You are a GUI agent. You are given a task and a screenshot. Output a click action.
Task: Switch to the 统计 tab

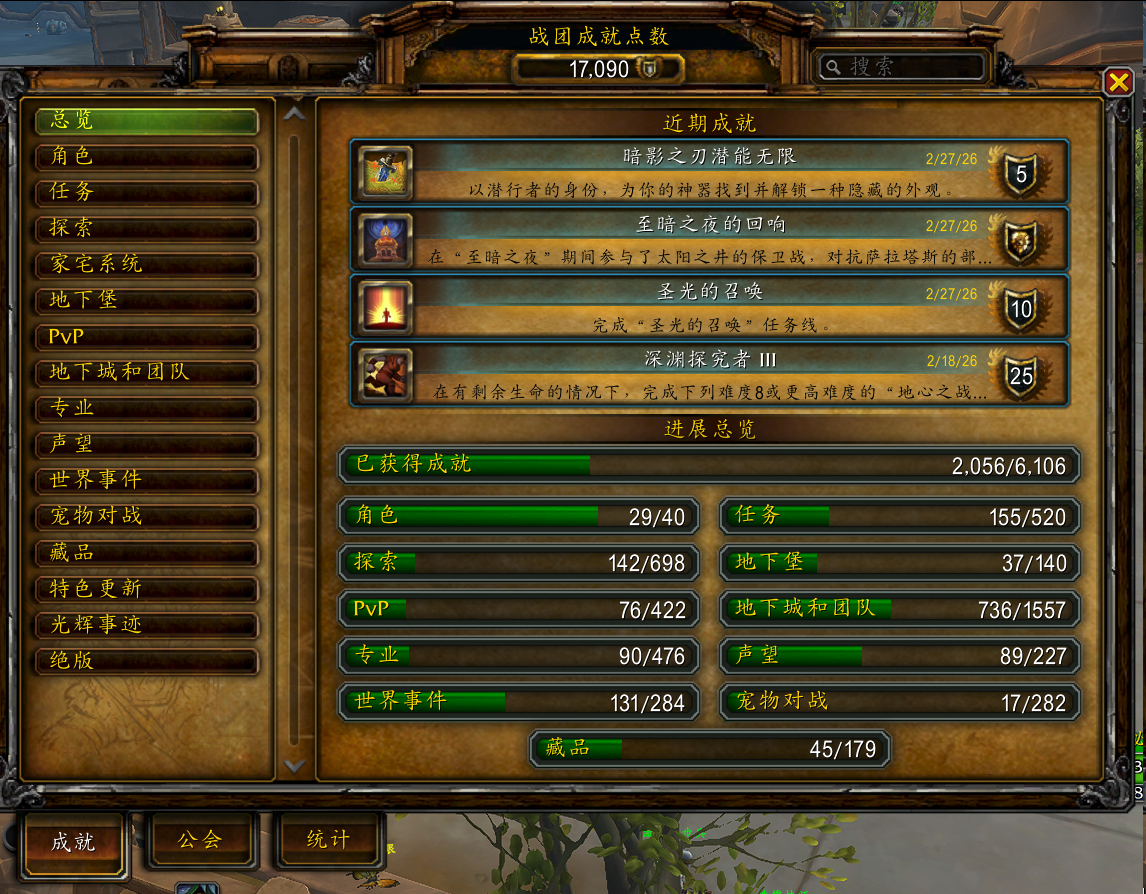[x=329, y=840]
